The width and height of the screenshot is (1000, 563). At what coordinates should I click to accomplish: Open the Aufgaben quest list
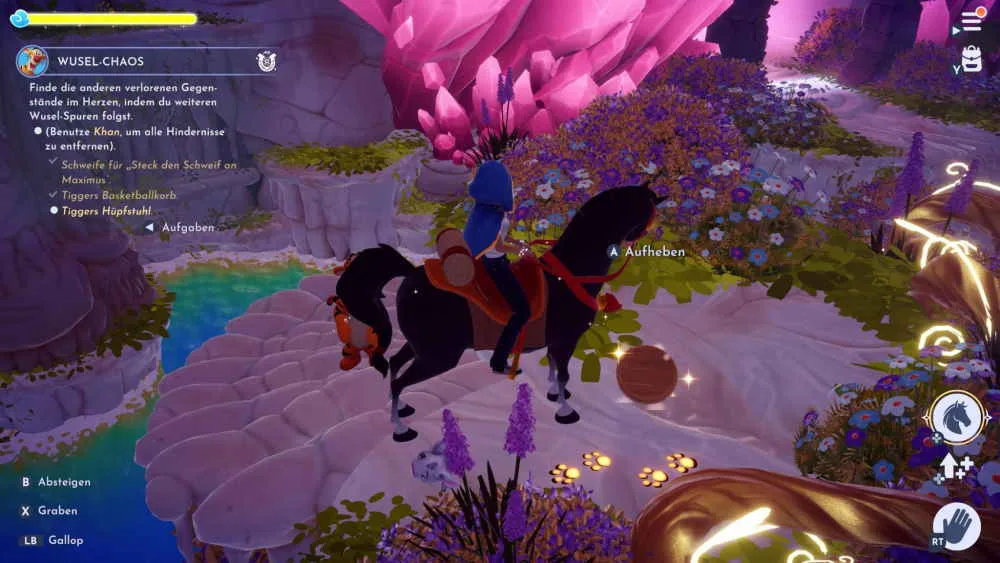tap(187, 227)
